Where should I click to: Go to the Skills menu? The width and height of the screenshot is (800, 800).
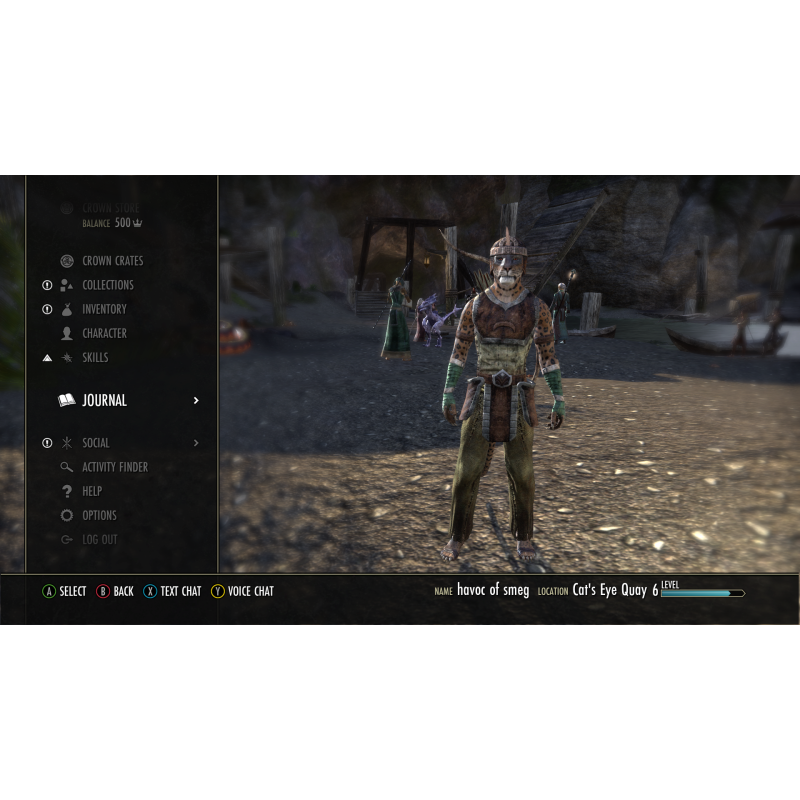(x=95, y=357)
